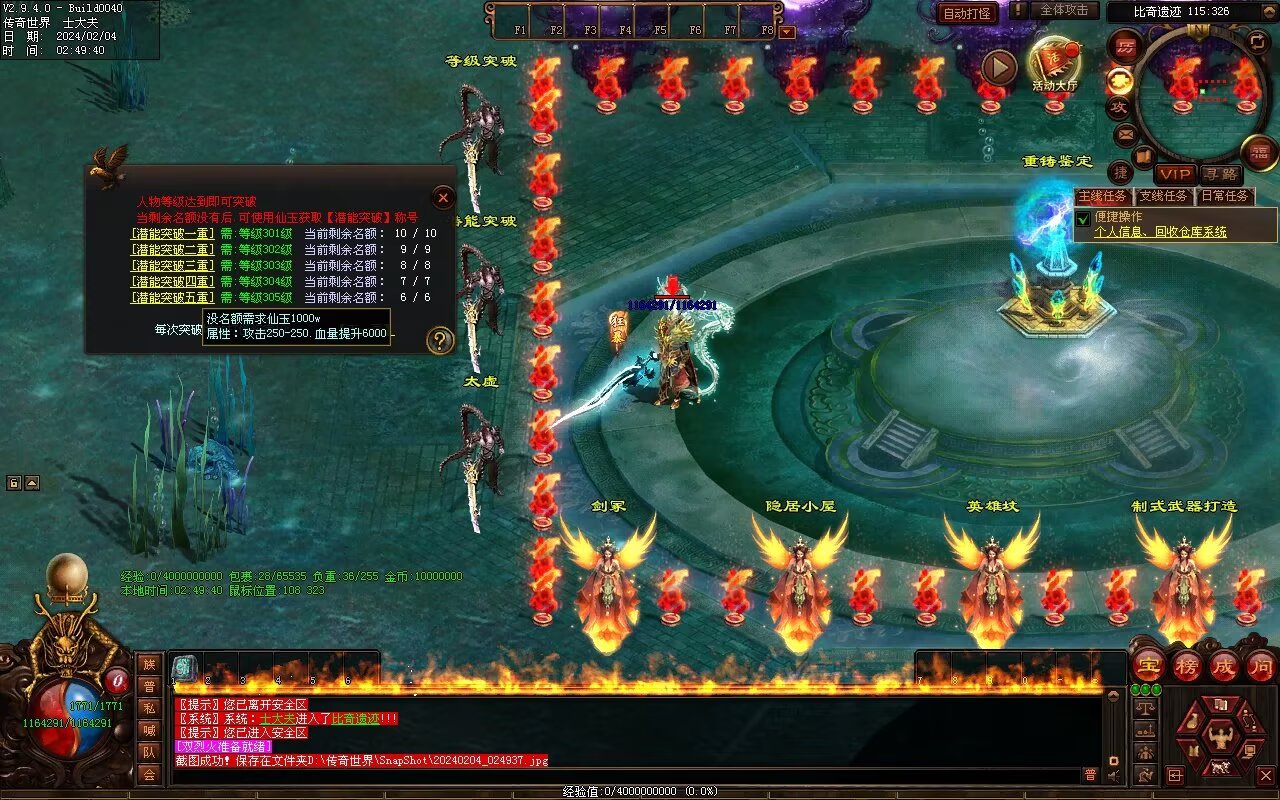Switch to the 日常任务 tab
1280x800 pixels.
[1225, 196]
